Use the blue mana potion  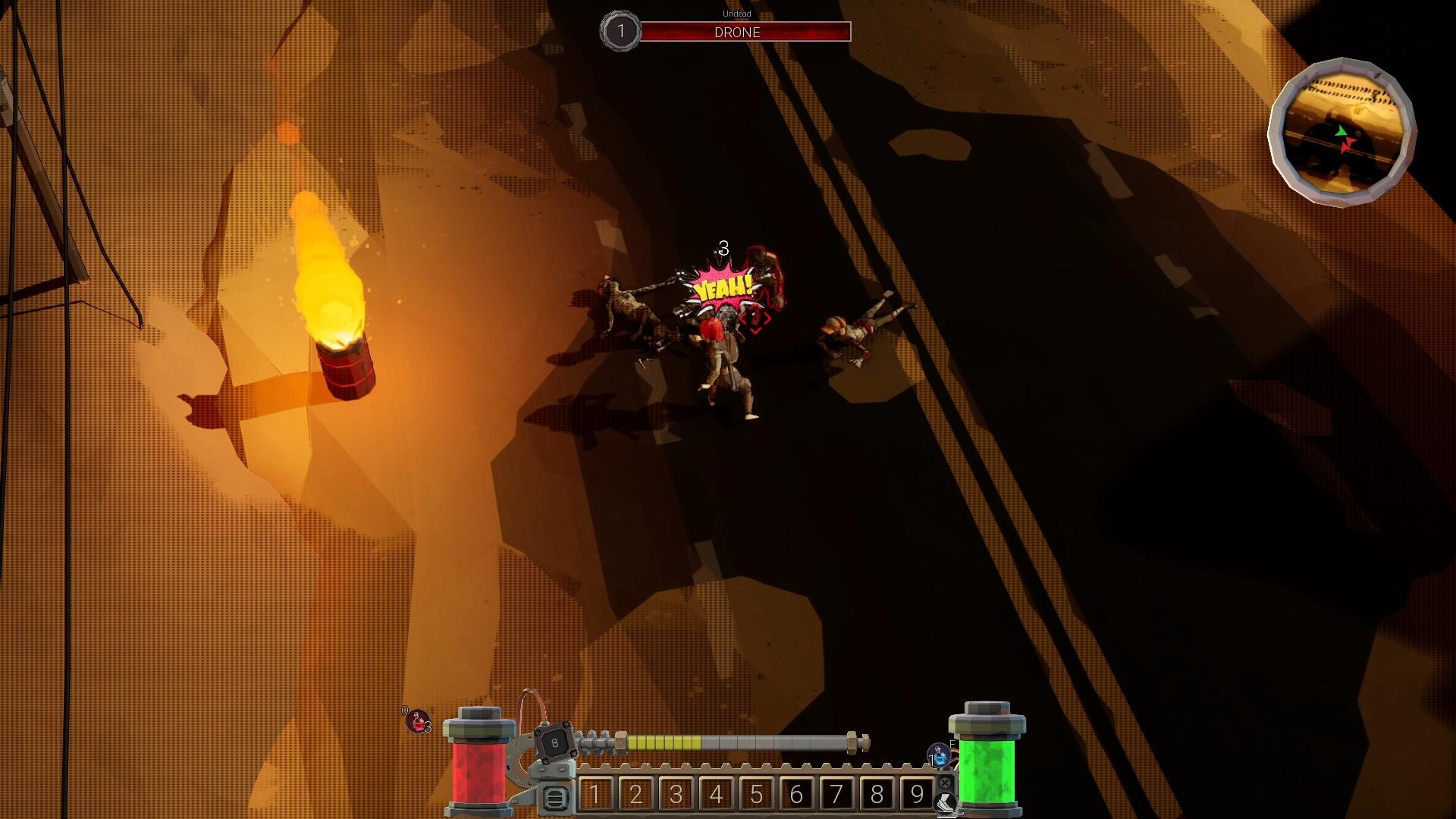940,755
